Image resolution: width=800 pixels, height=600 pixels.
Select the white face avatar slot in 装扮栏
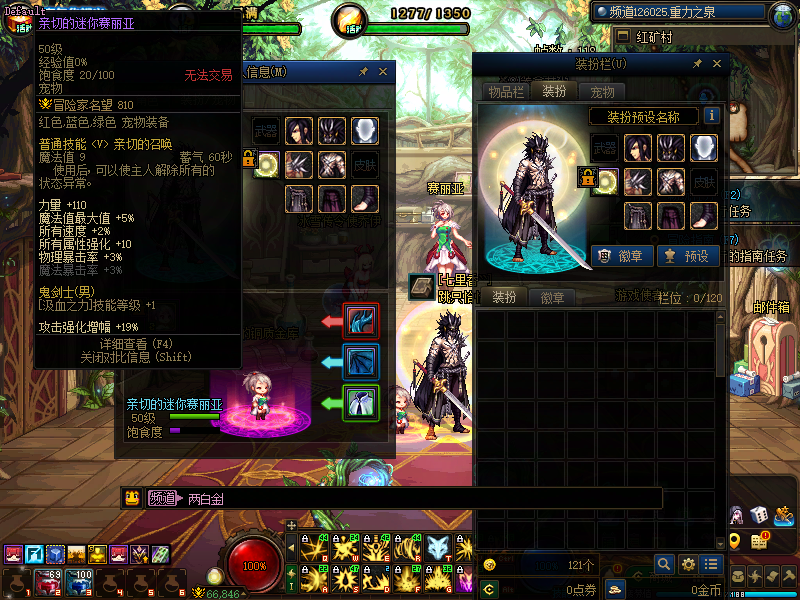[703, 148]
